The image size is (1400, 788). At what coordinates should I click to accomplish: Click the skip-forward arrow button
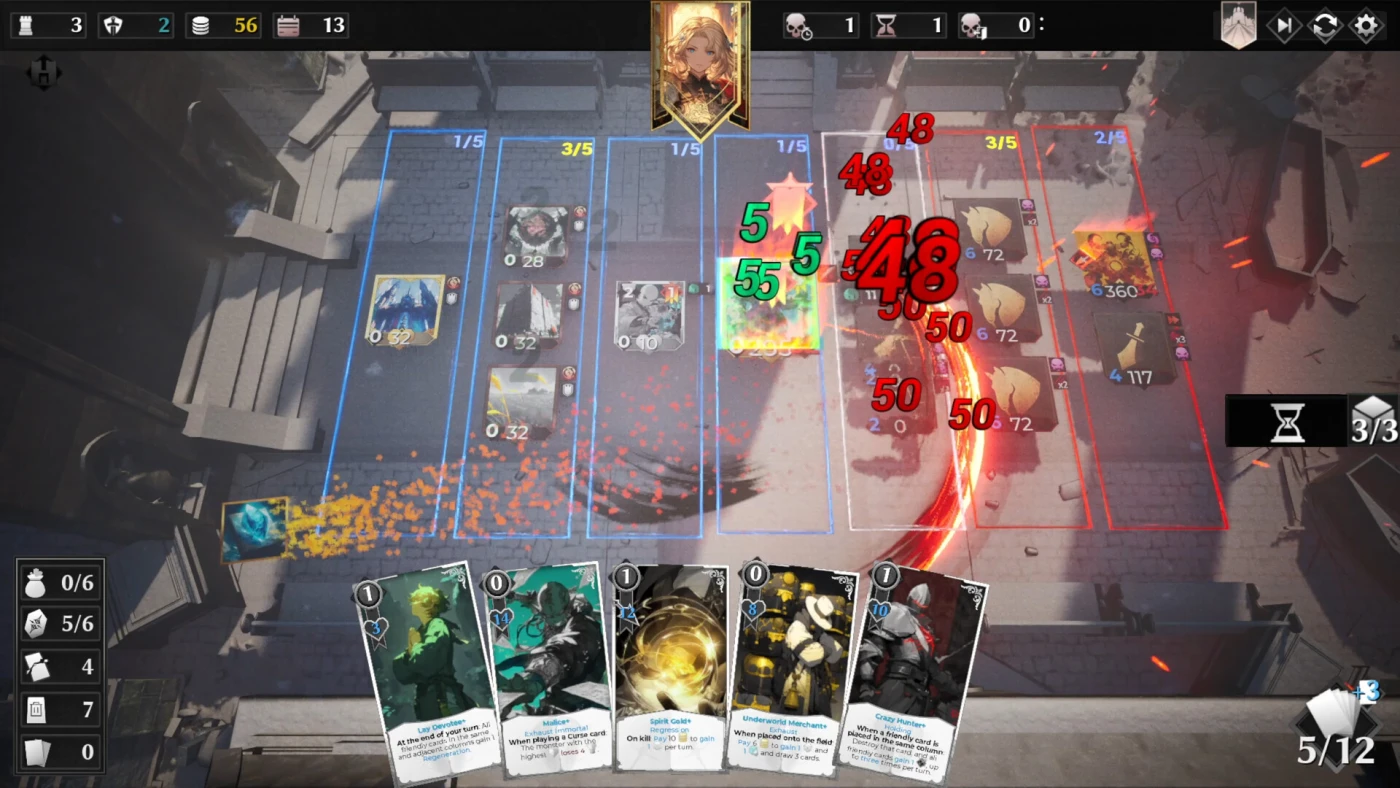pyautogui.click(x=1284, y=26)
